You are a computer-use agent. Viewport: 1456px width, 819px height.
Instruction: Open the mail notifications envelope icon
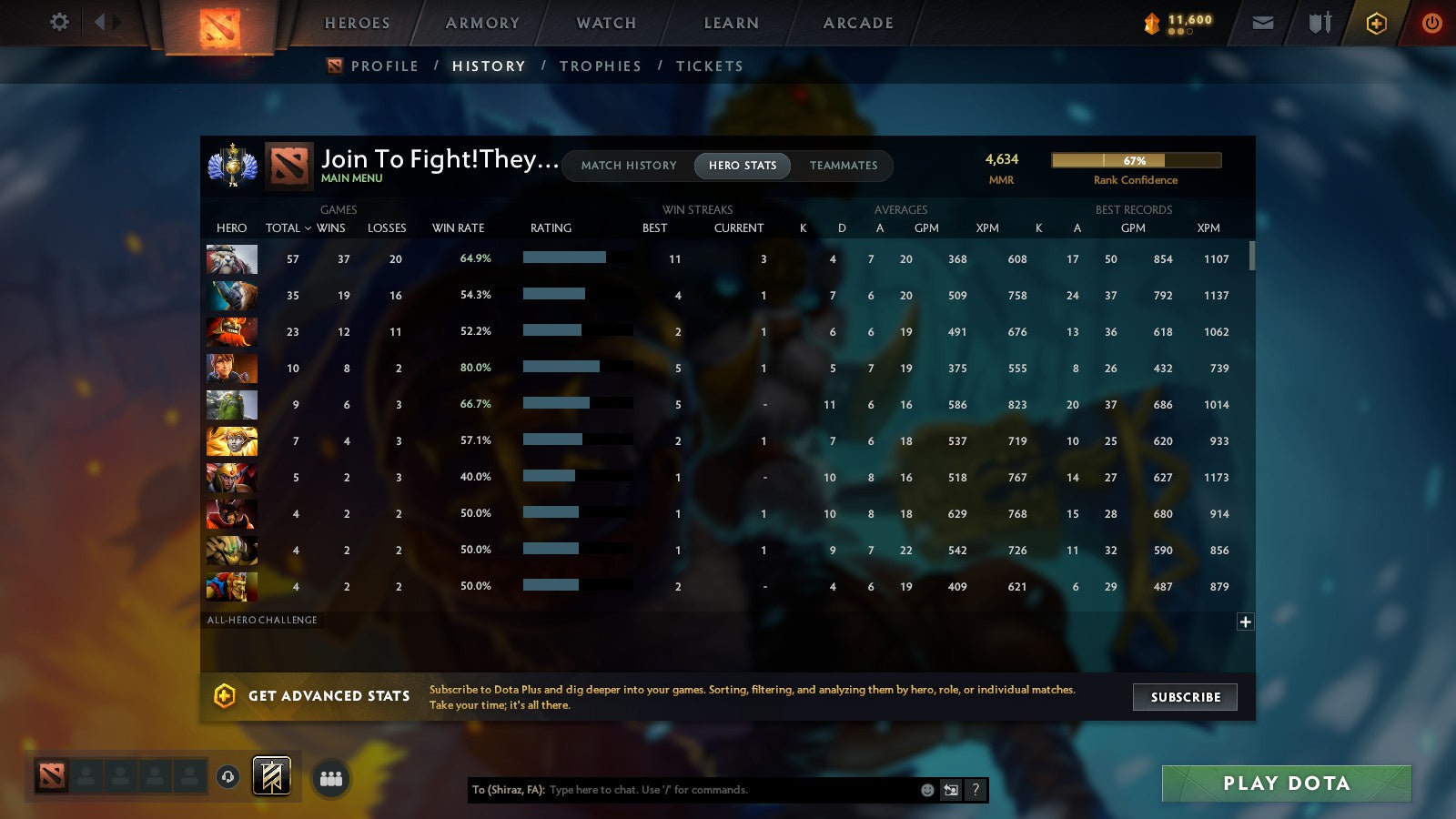(x=1262, y=23)
